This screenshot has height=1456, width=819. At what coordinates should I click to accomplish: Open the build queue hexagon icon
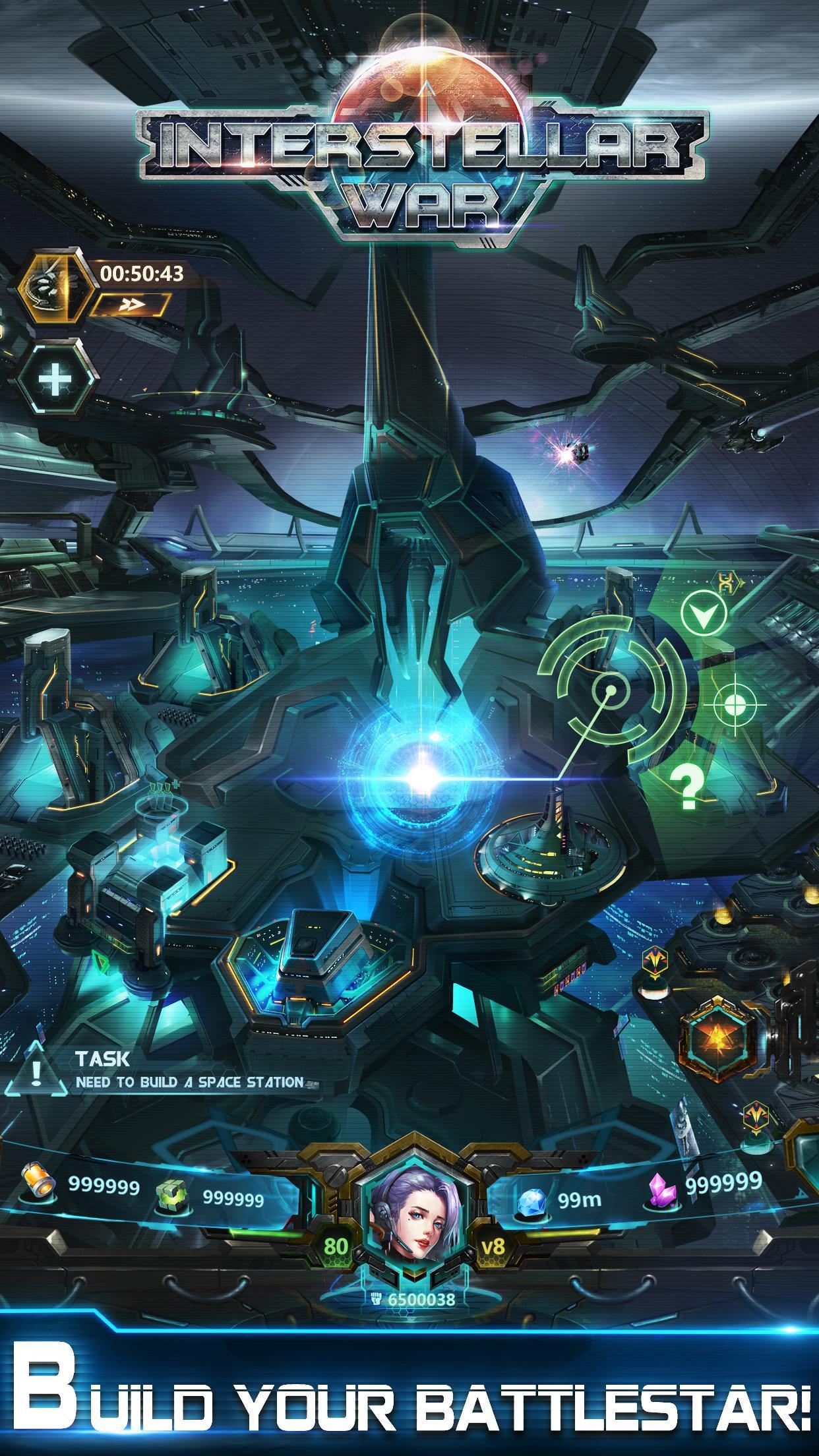55,288
